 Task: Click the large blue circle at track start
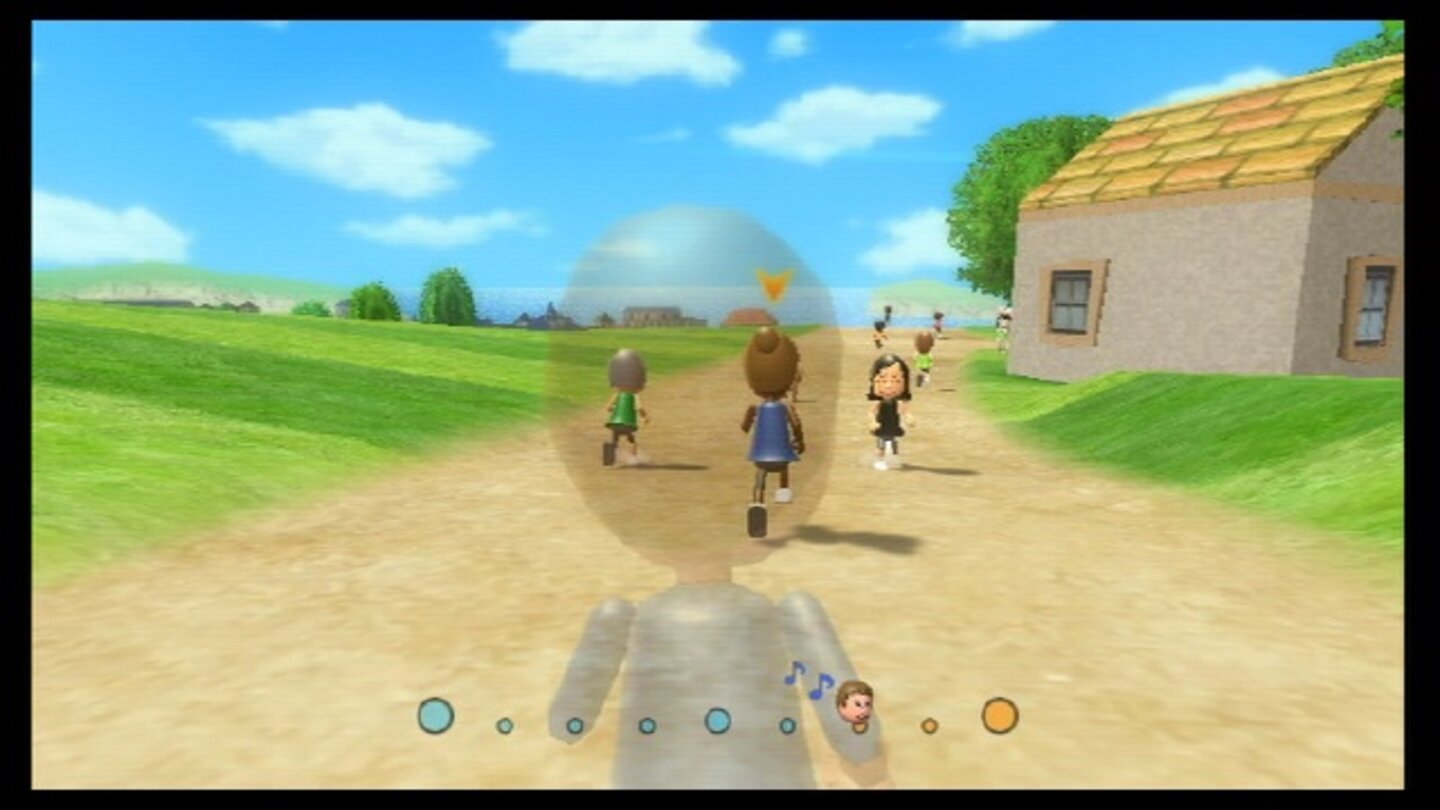[436, 714]
